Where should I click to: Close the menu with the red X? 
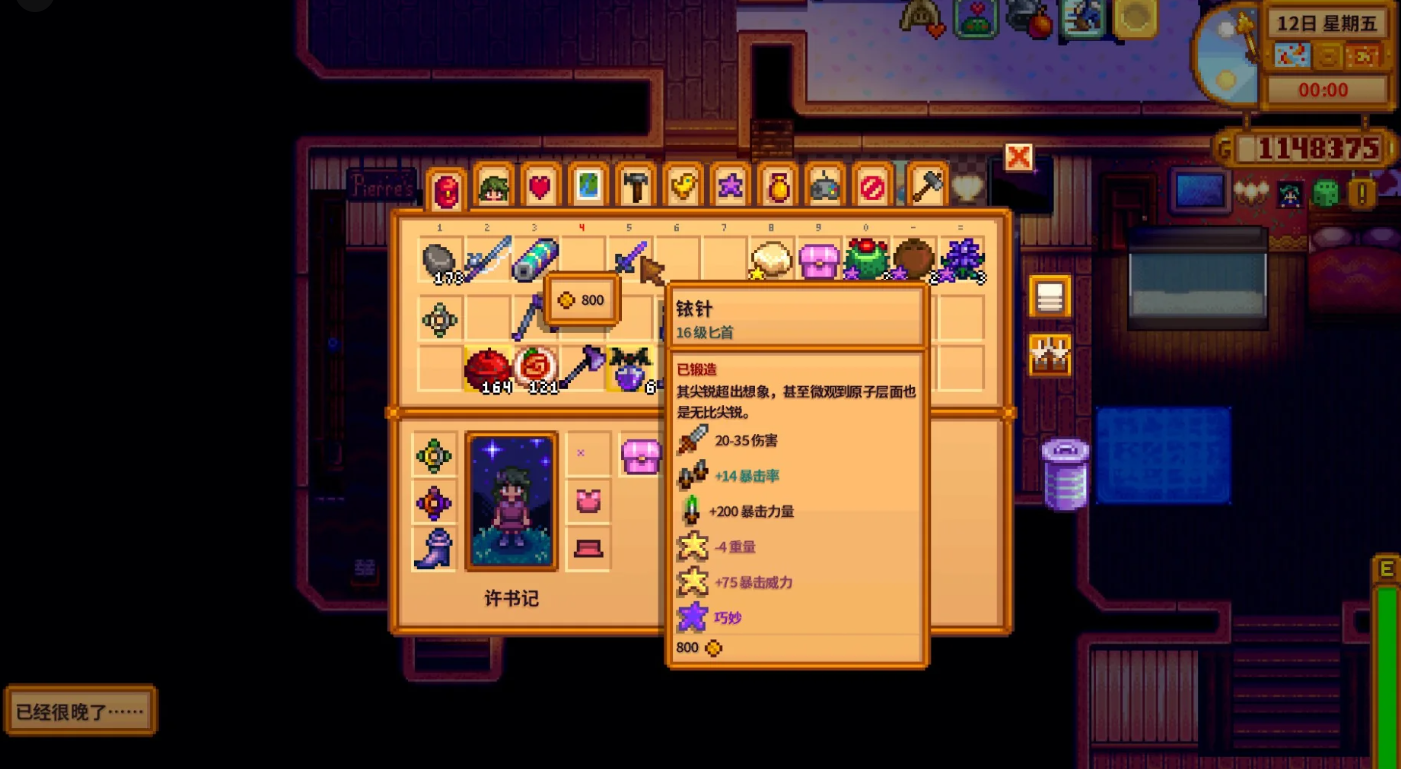point(1017,157)
